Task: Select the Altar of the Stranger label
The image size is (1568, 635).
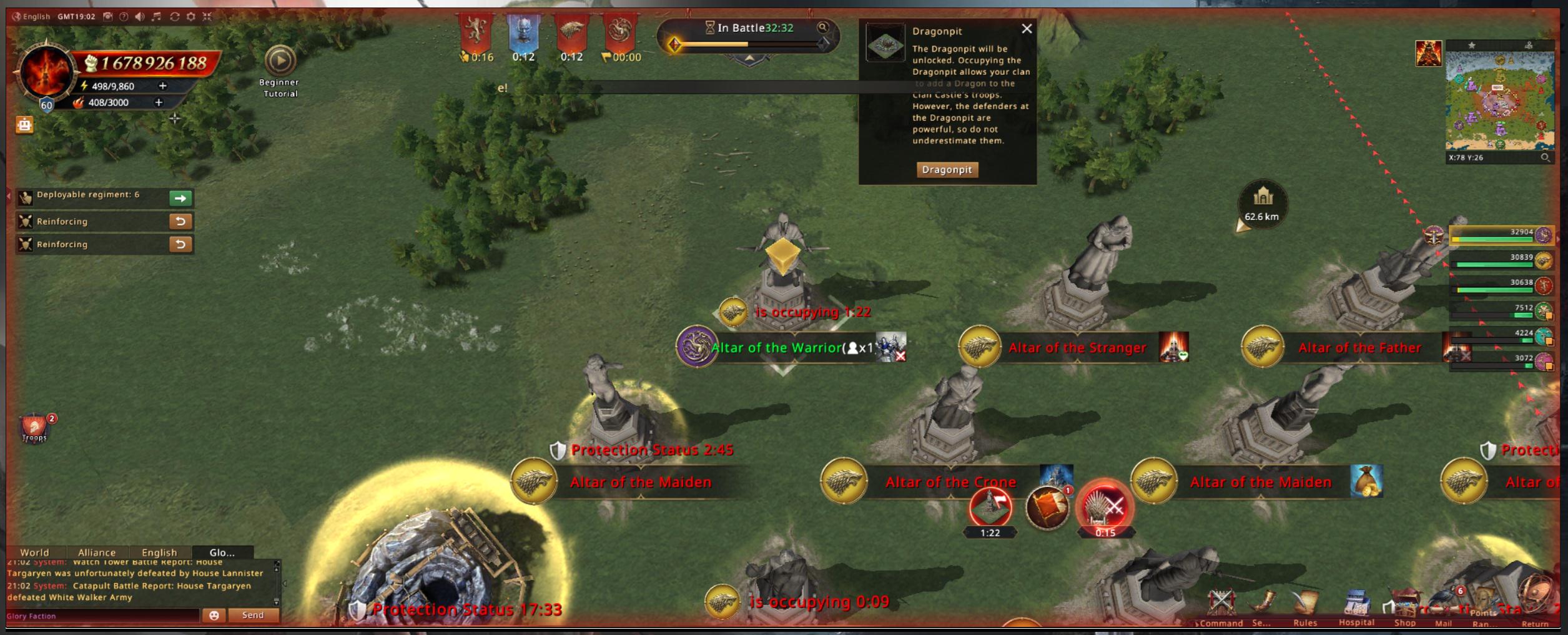Action: pyautogui.click(x=1077, y=348)
